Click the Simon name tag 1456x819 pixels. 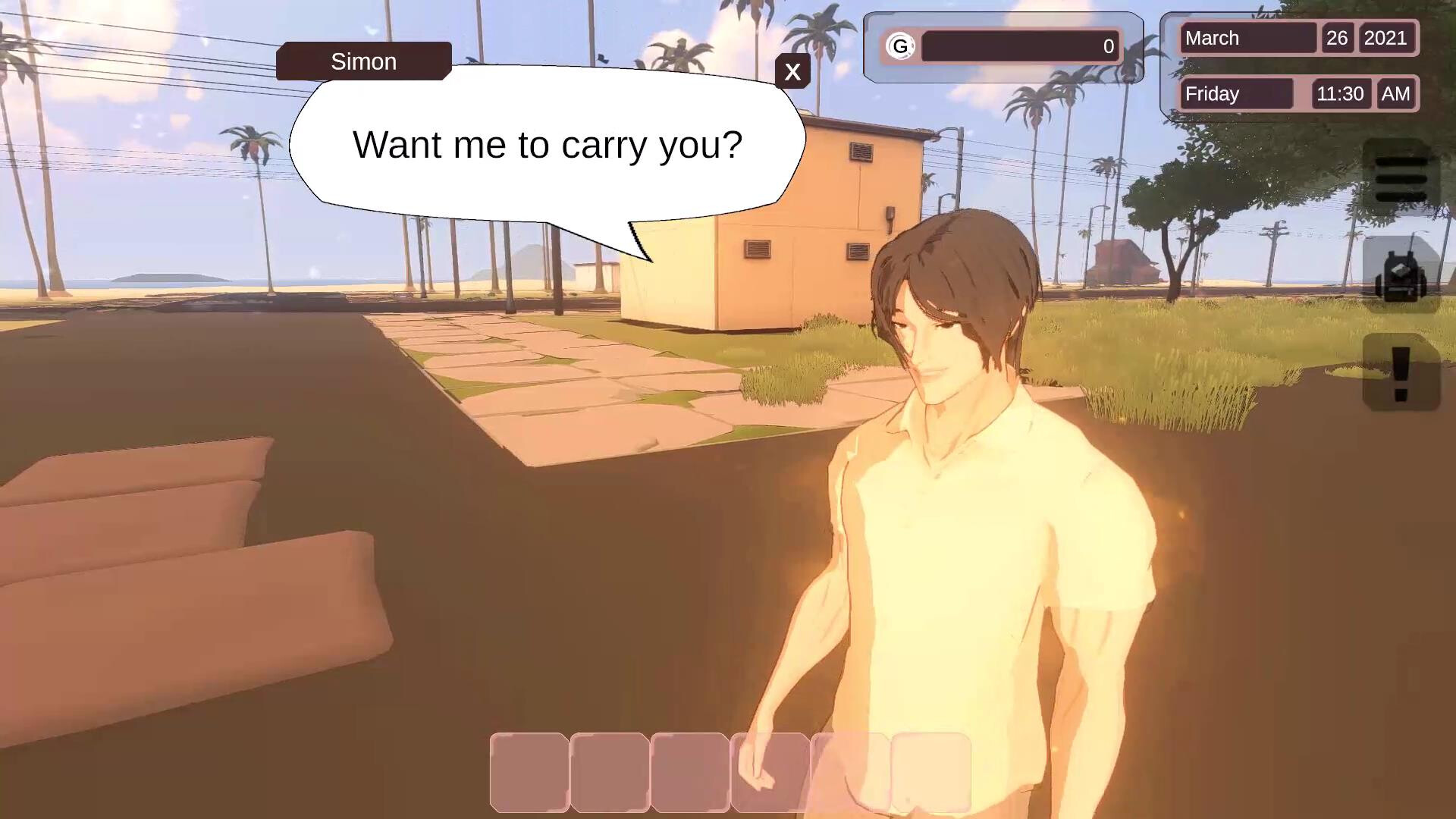363,61
